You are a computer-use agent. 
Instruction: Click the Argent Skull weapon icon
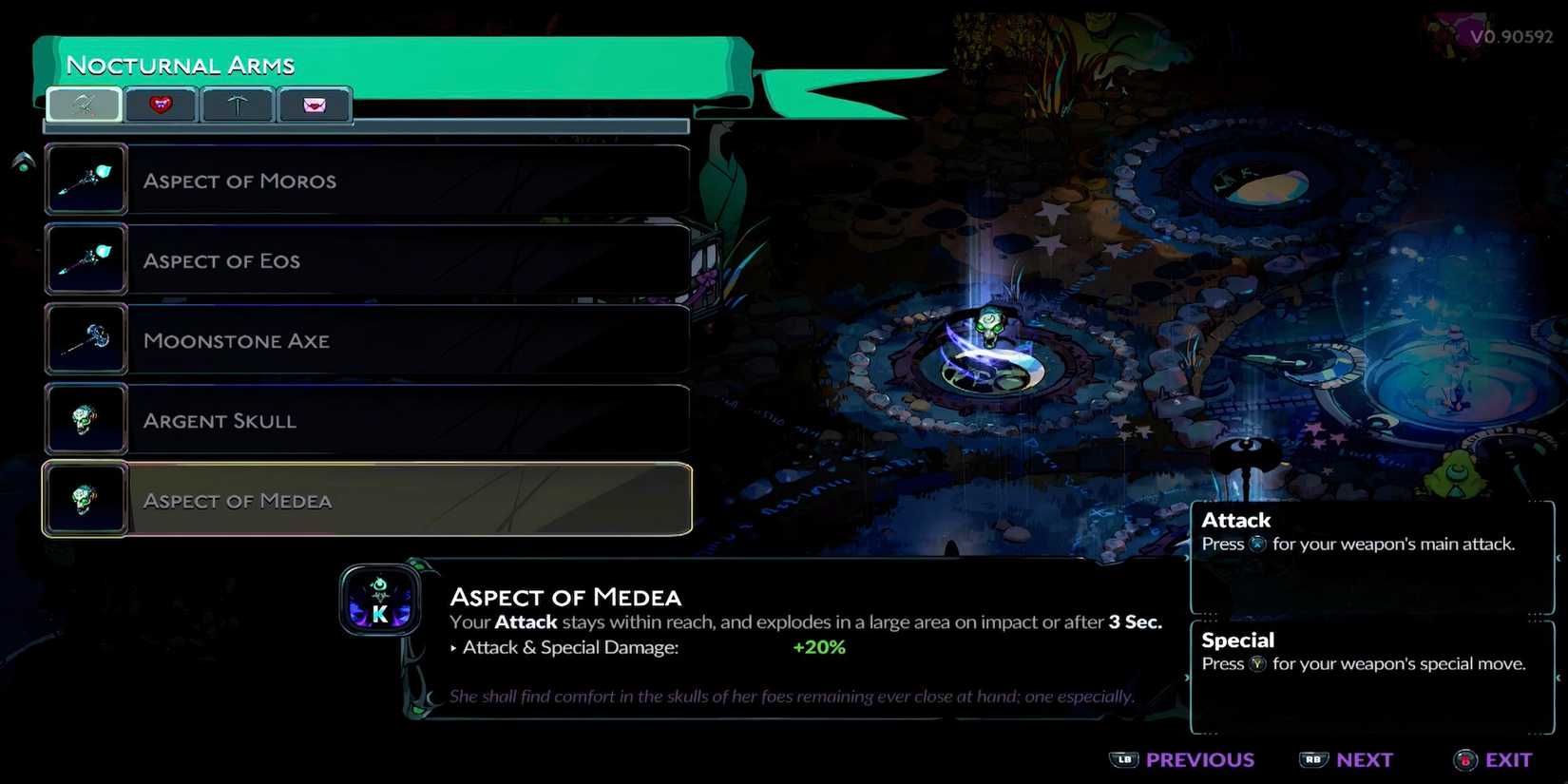[86, 417]
